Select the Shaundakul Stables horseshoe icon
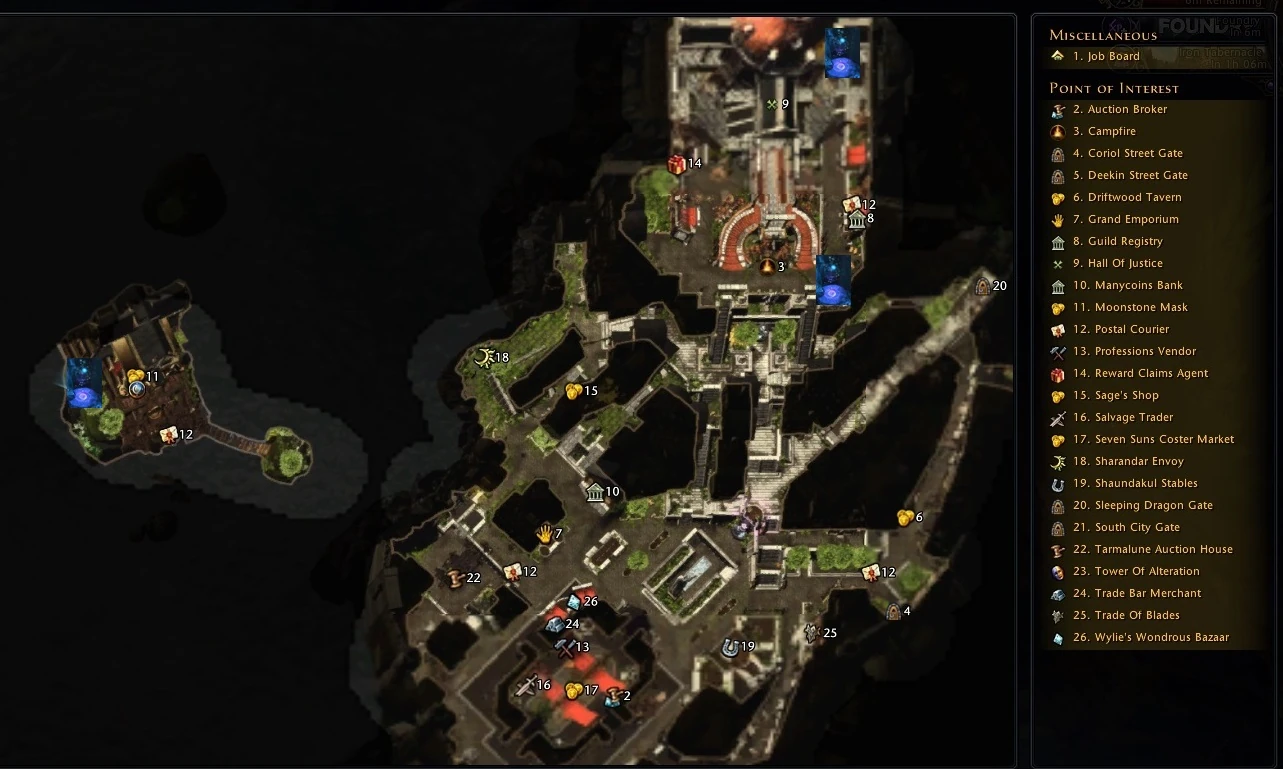Viewport: 1283px width, 769px height. (731, 646)
